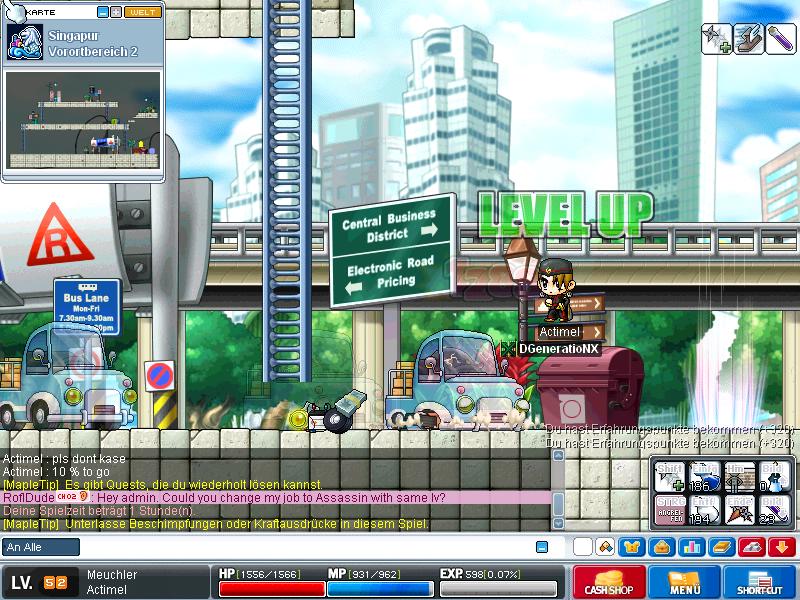Screen dimensions: 800x600
Task: Minimize chat with the small blue button
Action: (x=542, y=547)
